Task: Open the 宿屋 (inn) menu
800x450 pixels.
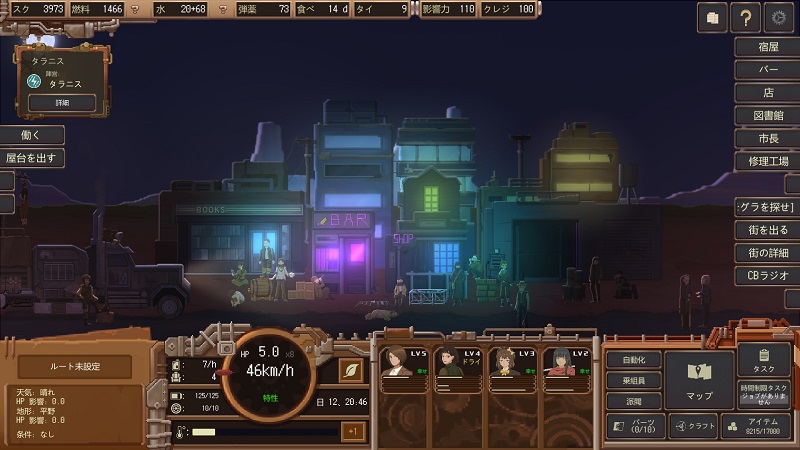Action: pyautogui.click(x=768, y=47)
